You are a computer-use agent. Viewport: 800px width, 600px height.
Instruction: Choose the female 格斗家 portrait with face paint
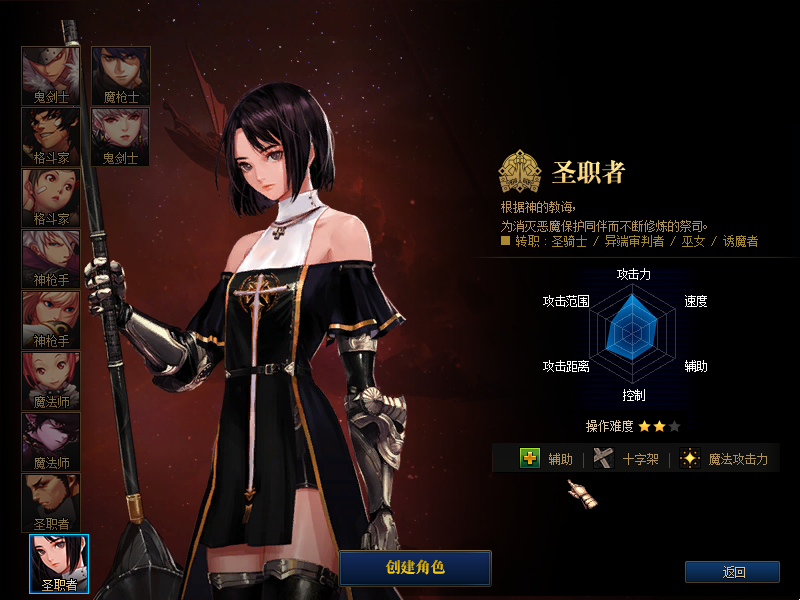pyautogui.click(x=50, y=197)
